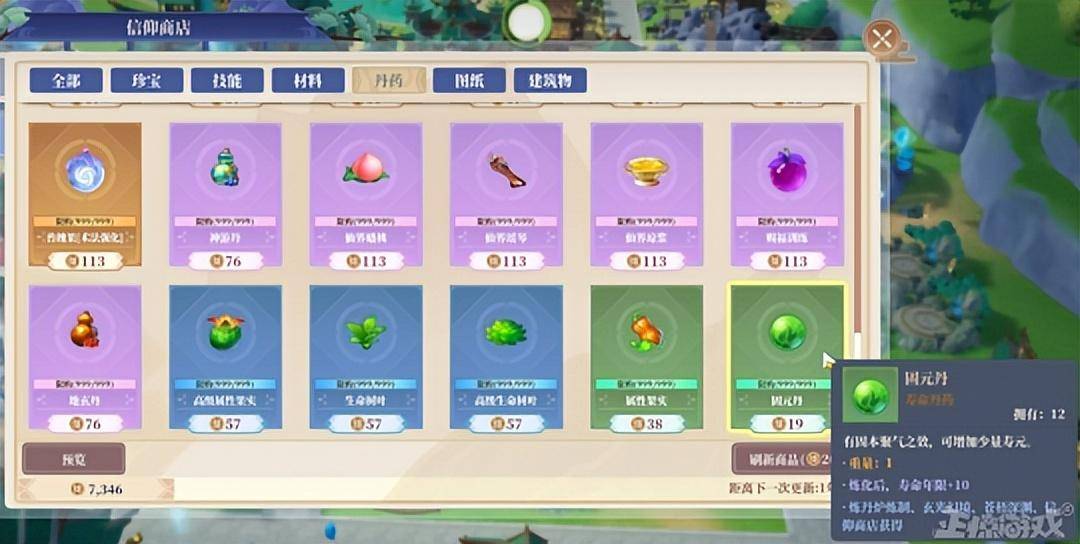Select the 固元丹 green orb card
1080x544 pixels.
pyautogui.click(x=786, y=357)
